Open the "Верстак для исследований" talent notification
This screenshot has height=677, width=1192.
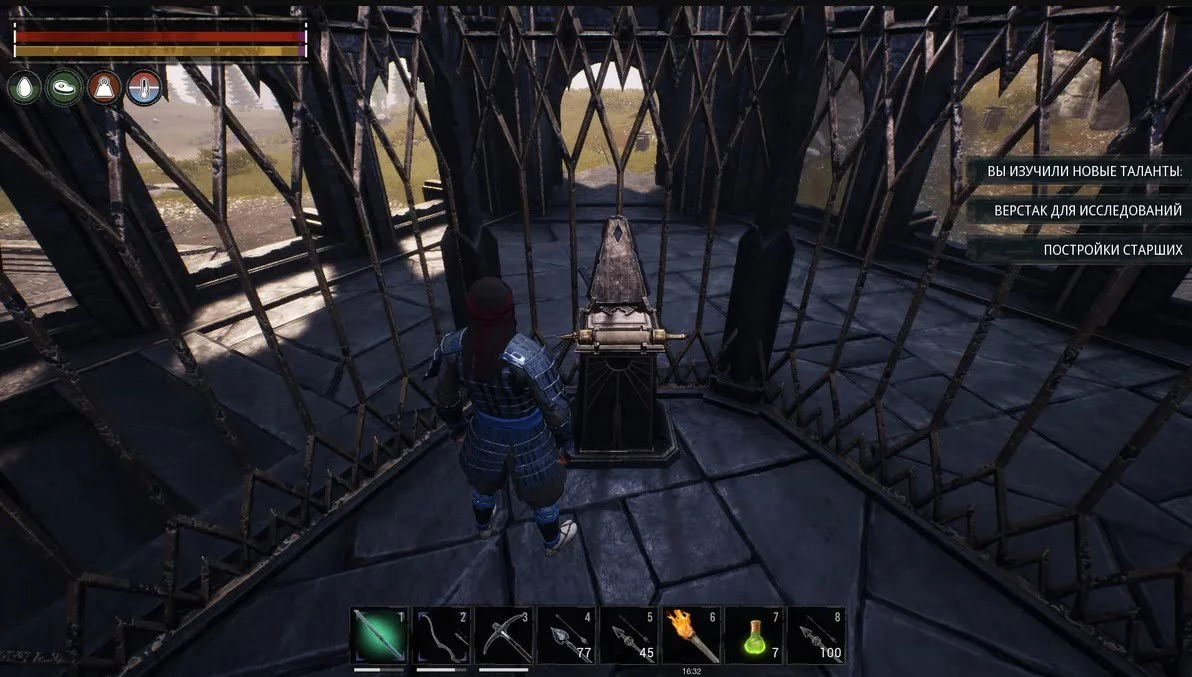(x=1087, y=211)
